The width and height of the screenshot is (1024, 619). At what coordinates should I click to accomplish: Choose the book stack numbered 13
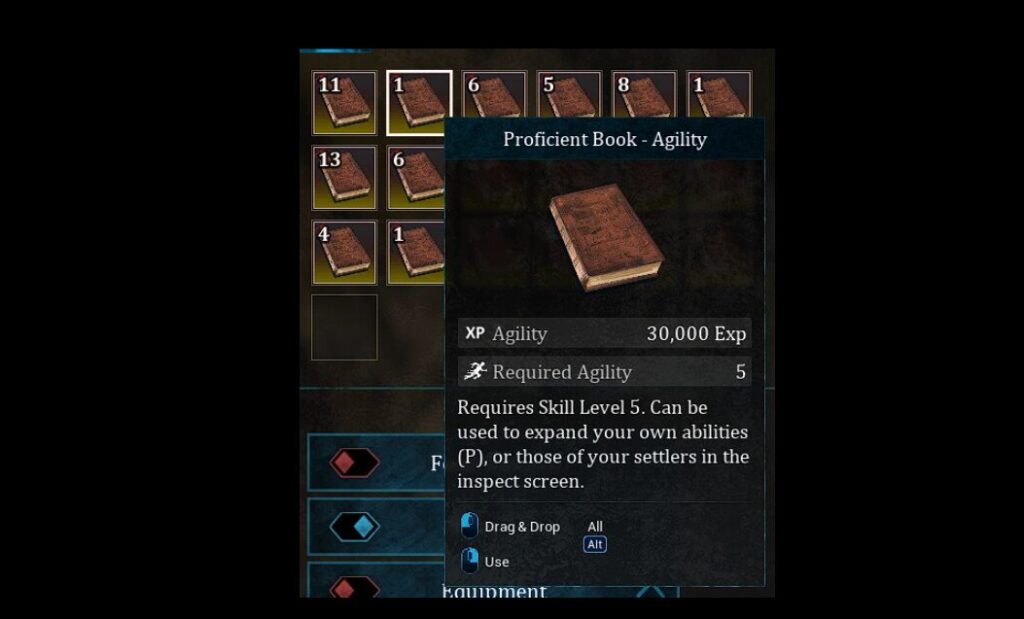pyautogui.click(x=344, y=178)
